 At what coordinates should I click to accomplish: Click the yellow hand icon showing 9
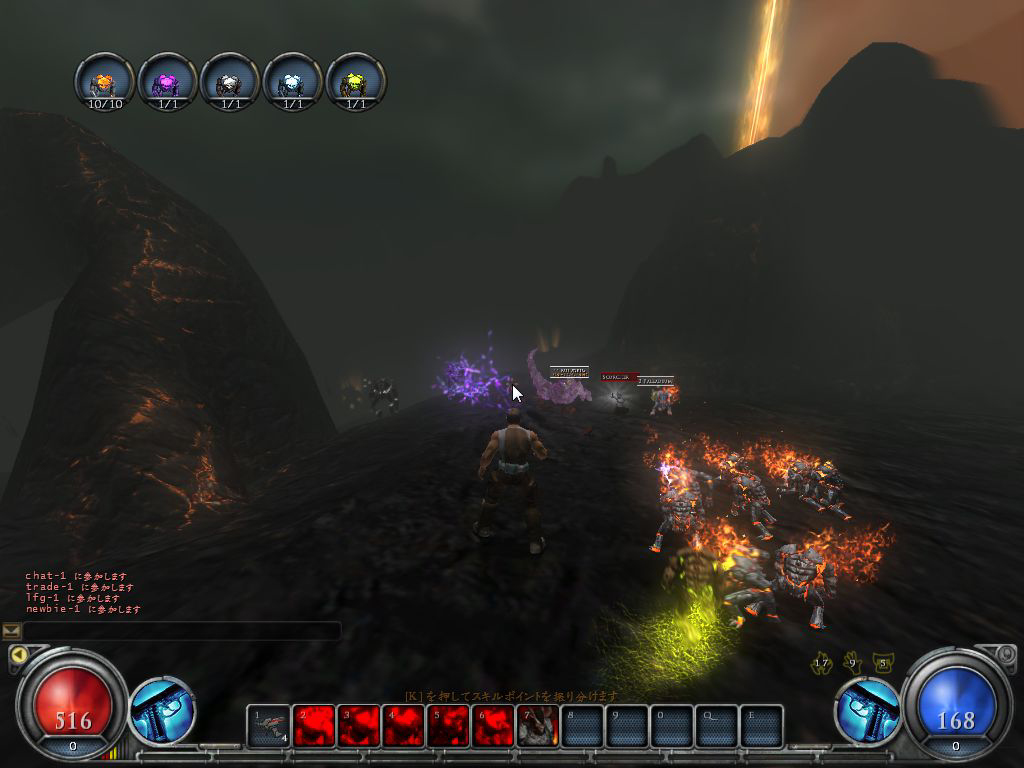[x=853, y=662]
